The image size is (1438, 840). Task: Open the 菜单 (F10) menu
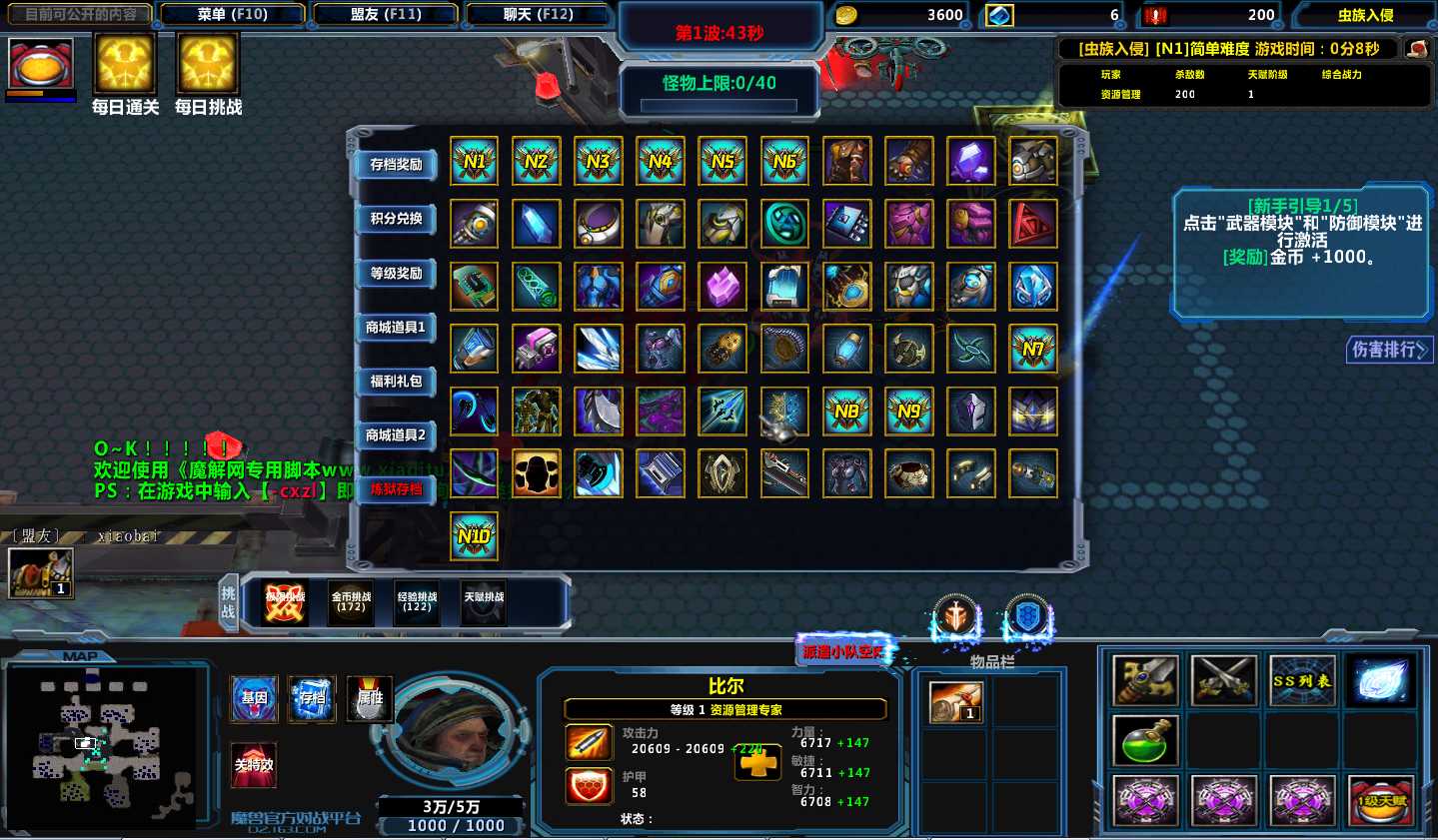coord(232,15)
